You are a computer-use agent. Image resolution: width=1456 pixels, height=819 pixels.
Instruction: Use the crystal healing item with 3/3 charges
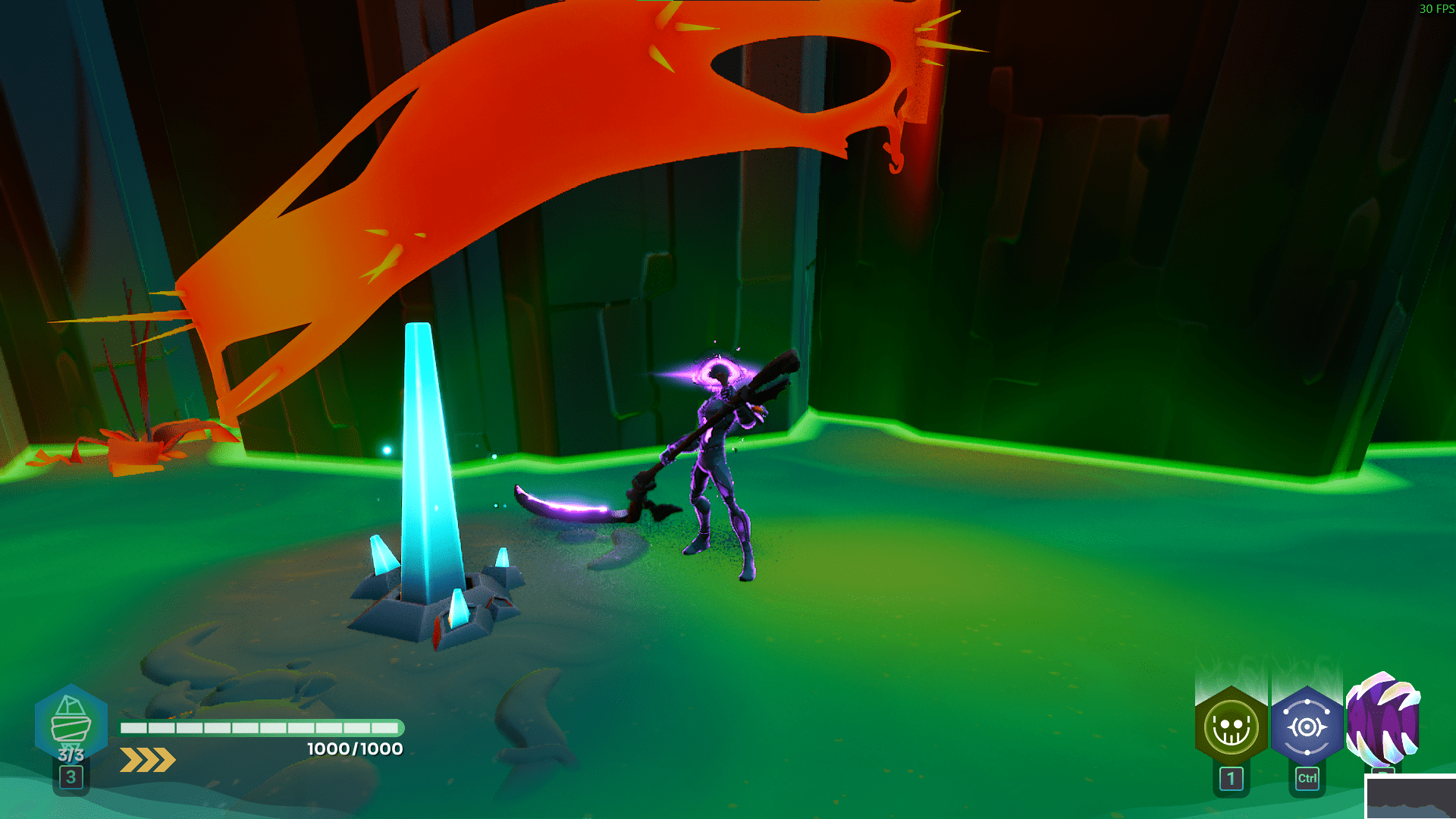[x=71, y=724]
